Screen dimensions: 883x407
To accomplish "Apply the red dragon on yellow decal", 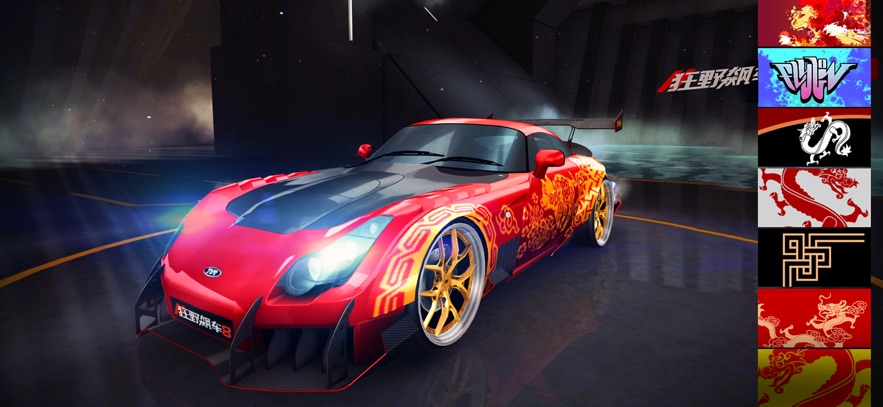I will [x=814, y=378].
